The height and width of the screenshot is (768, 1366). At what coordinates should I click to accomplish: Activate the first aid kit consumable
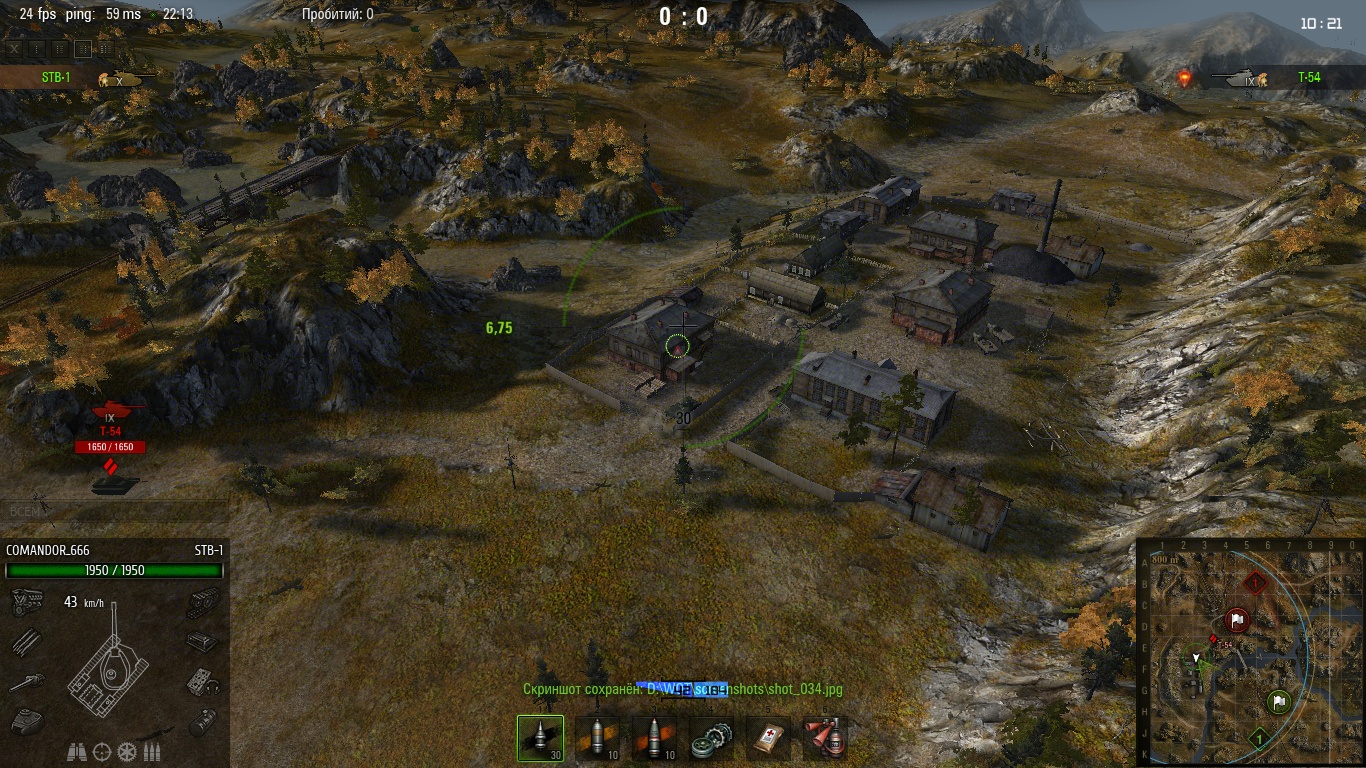point(768,739)
